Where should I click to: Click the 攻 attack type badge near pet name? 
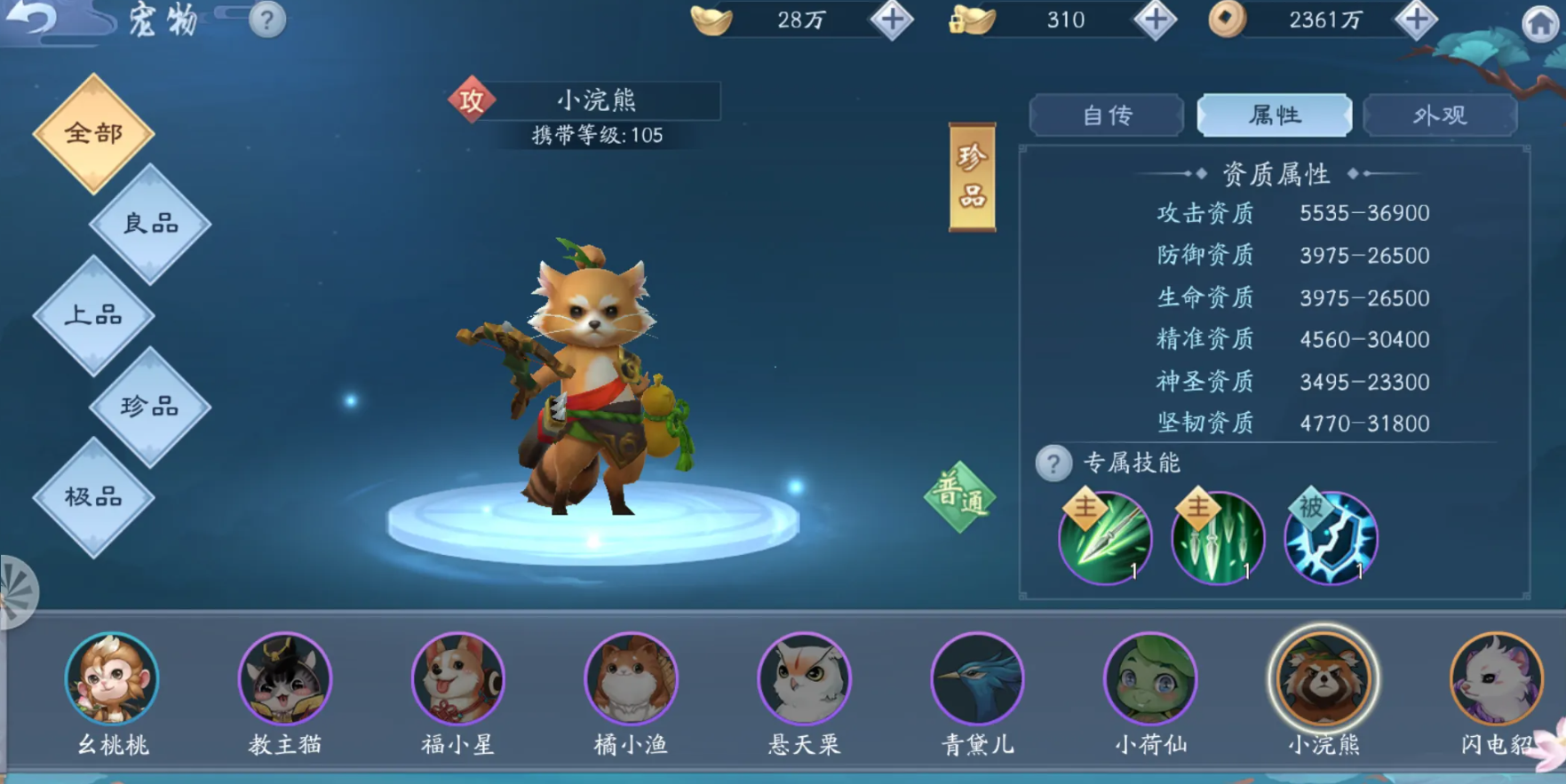472,101
